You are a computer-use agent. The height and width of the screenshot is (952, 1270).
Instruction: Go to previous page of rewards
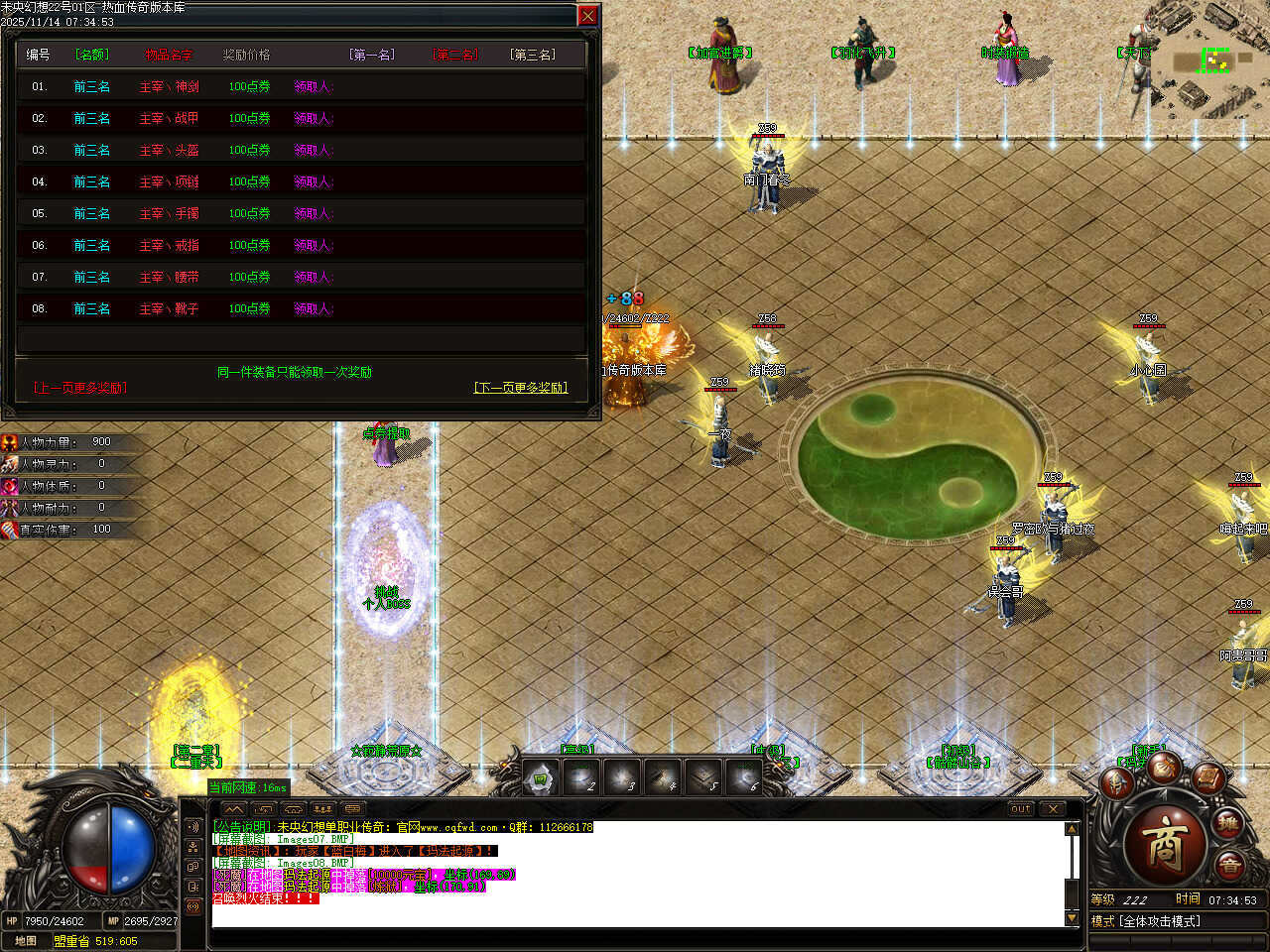tap(80, 388)
